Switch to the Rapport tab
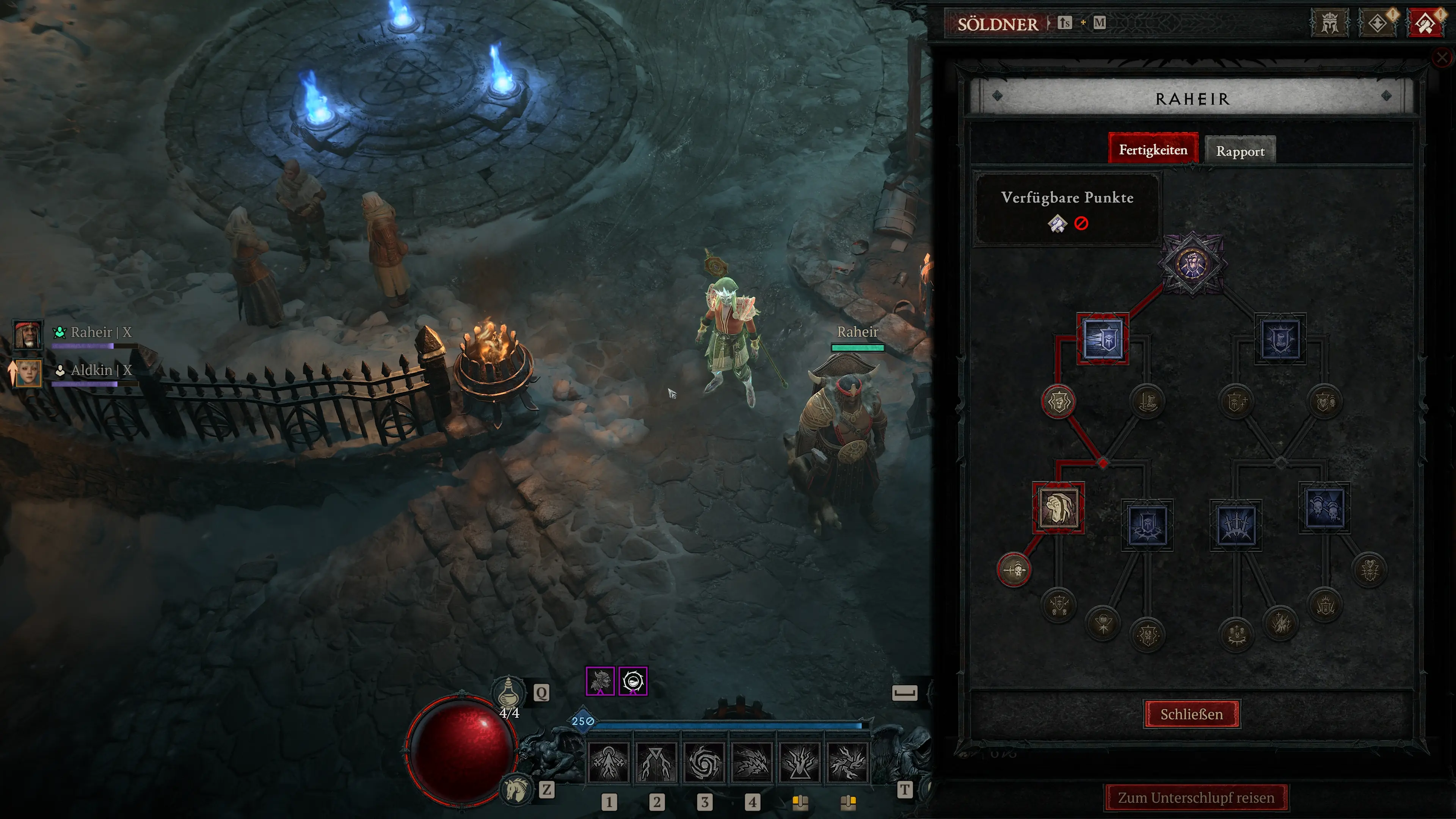 pyautogui.click(x=1240, y=151)
